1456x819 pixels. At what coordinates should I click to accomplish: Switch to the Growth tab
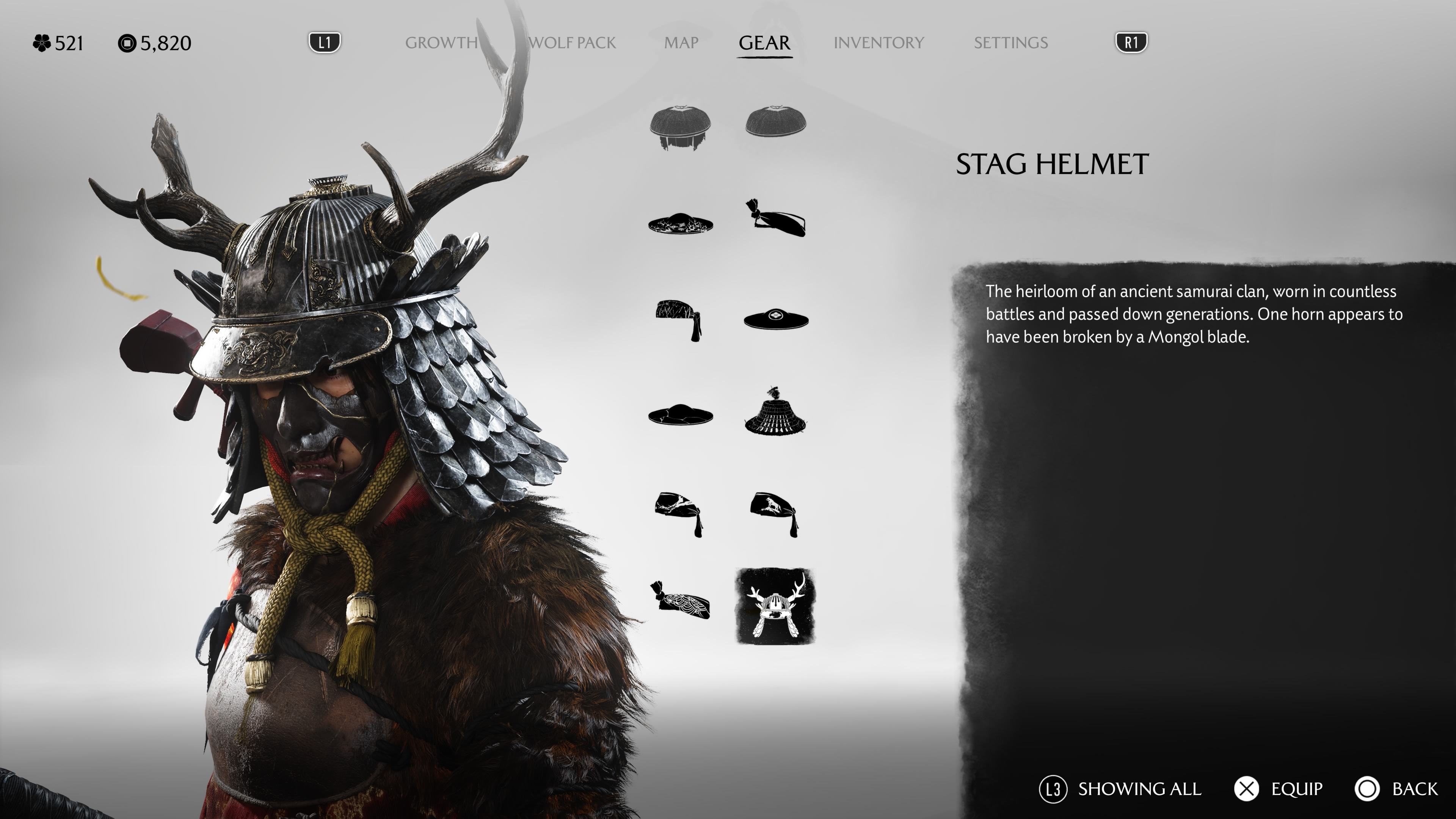(x=441, y=43)
